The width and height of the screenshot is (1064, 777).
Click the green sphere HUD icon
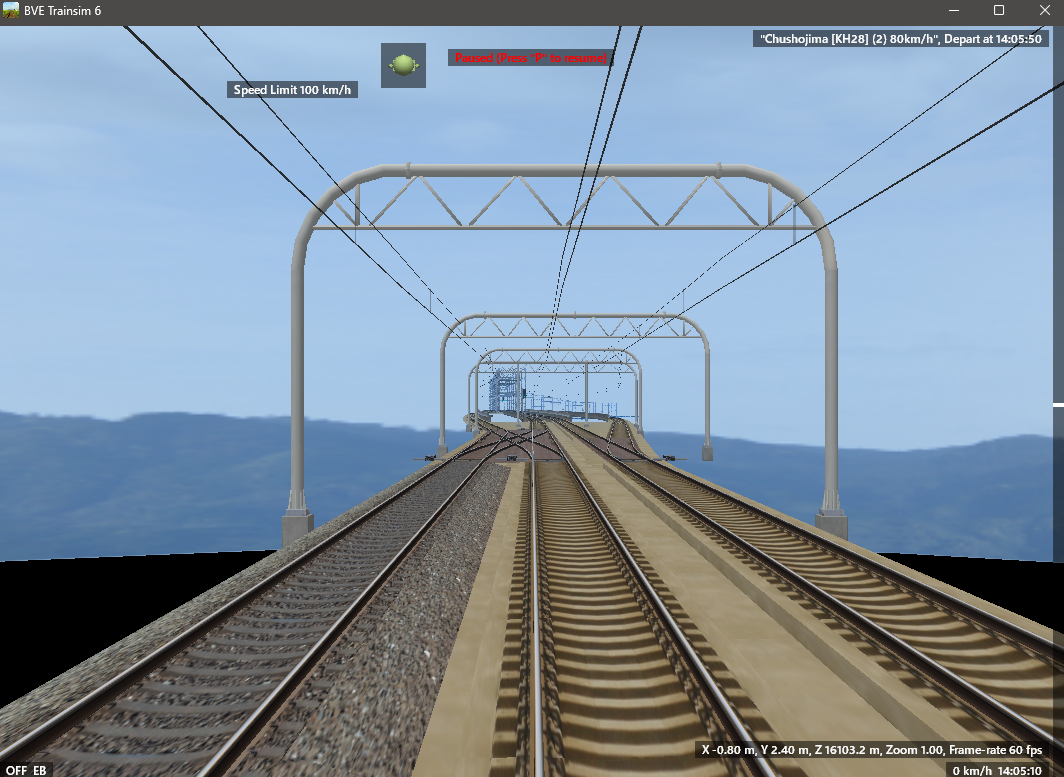pos(403,65)
